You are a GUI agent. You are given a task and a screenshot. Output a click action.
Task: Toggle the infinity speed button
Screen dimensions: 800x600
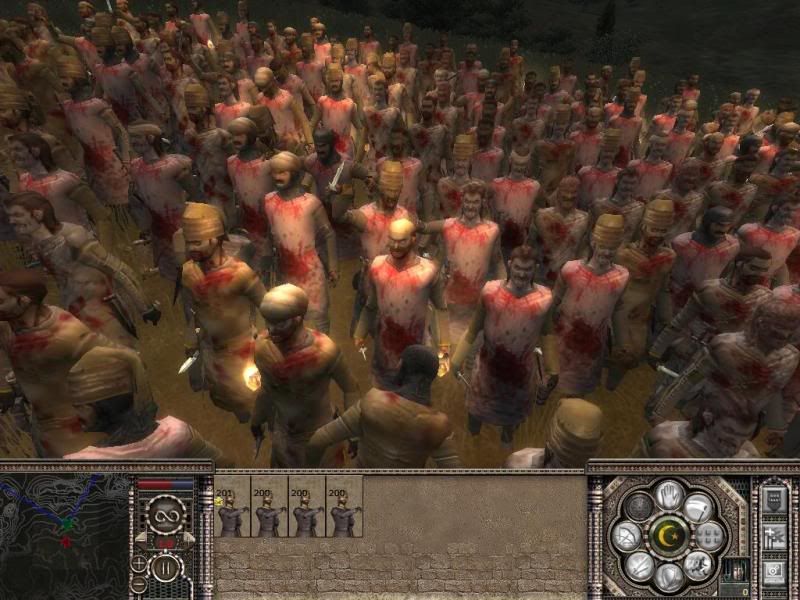pos(165,515)
